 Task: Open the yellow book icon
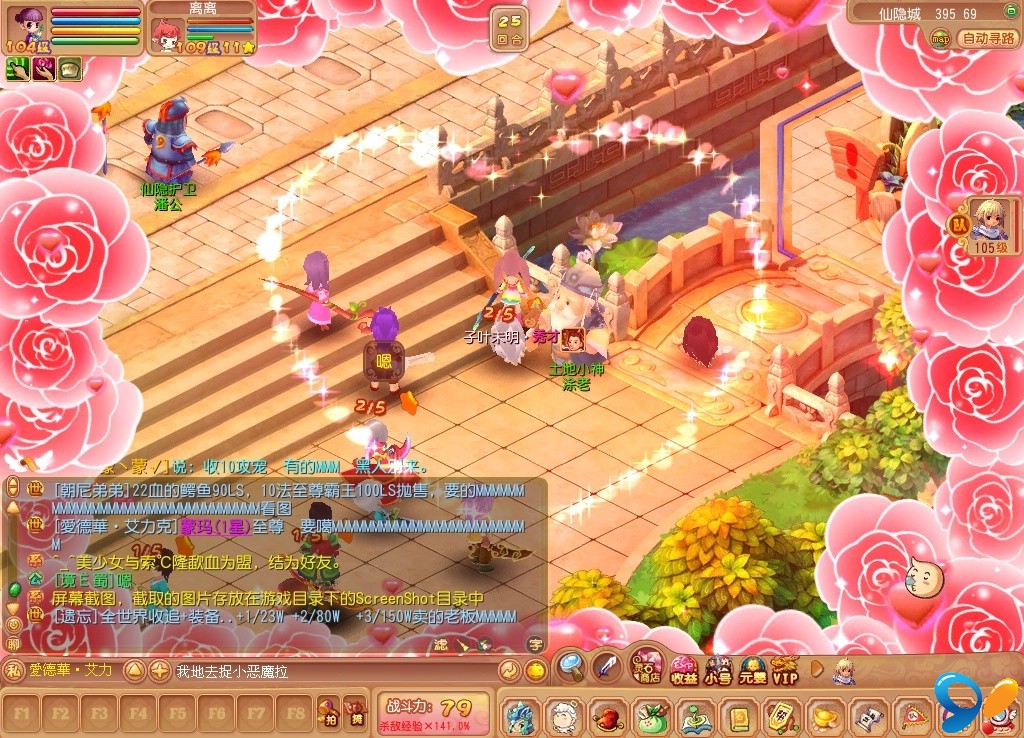(x=738, y=716)
